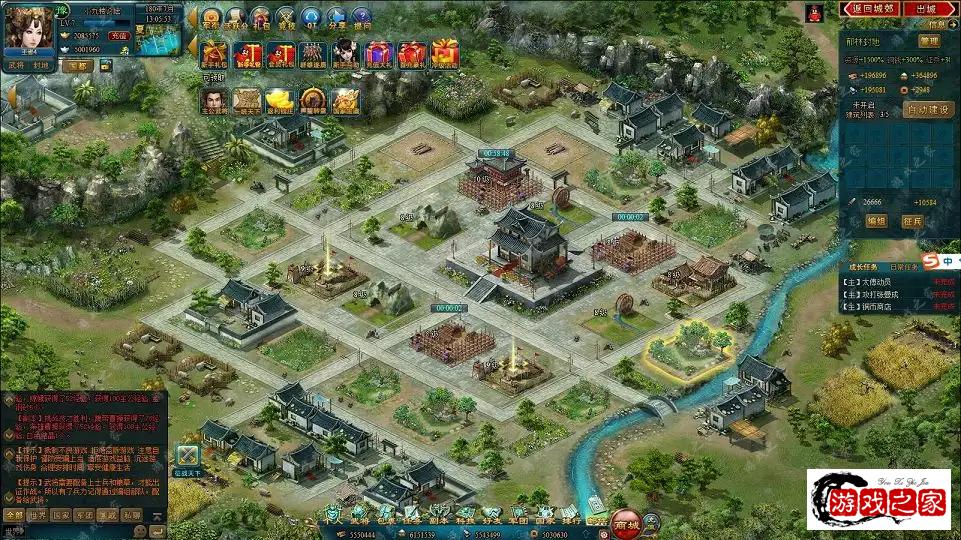
Task: Open the 封地 fief button under portrait
Action: coord(40,64)
